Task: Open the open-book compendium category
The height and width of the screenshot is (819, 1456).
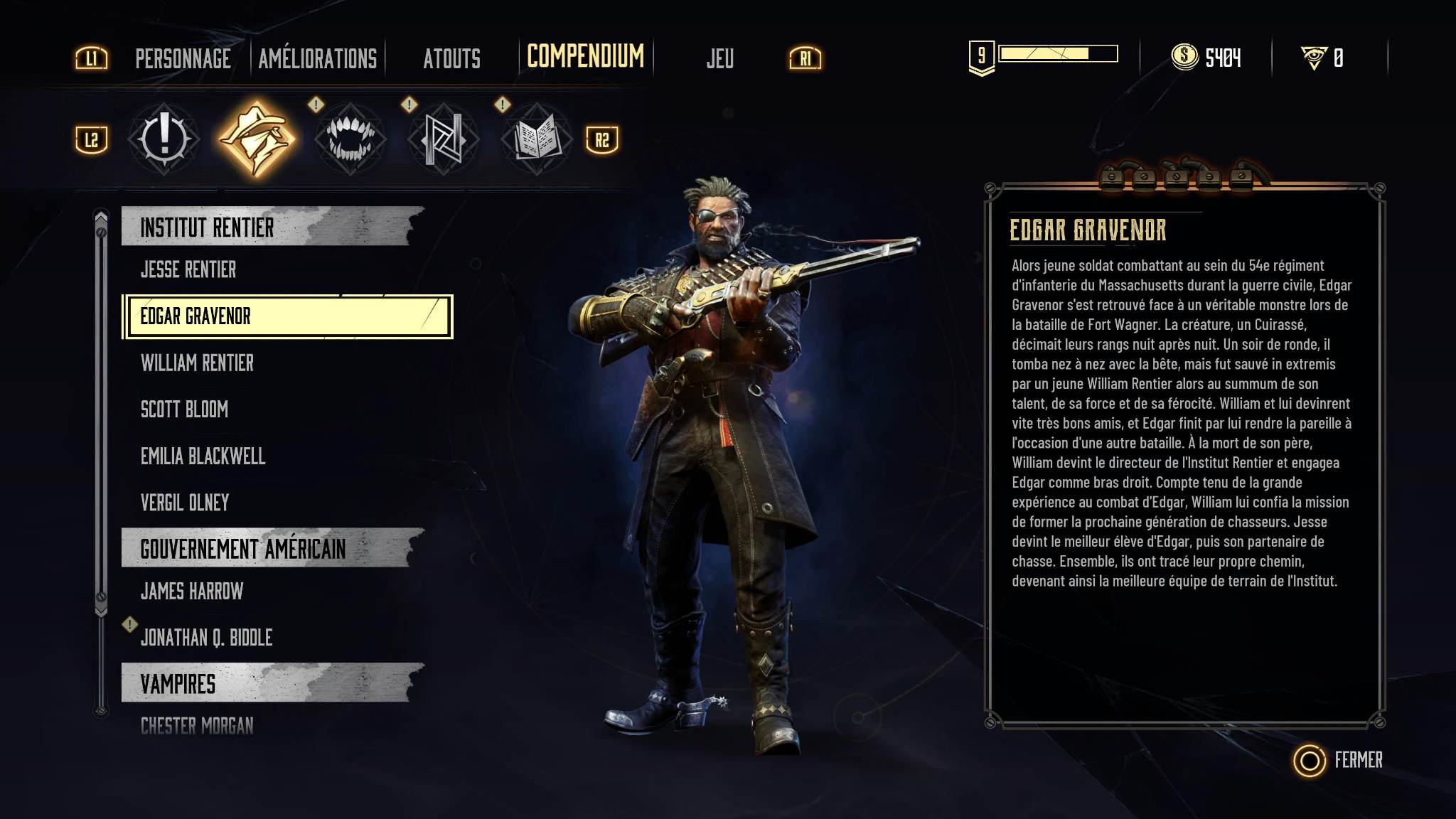Action: [535, 139]
